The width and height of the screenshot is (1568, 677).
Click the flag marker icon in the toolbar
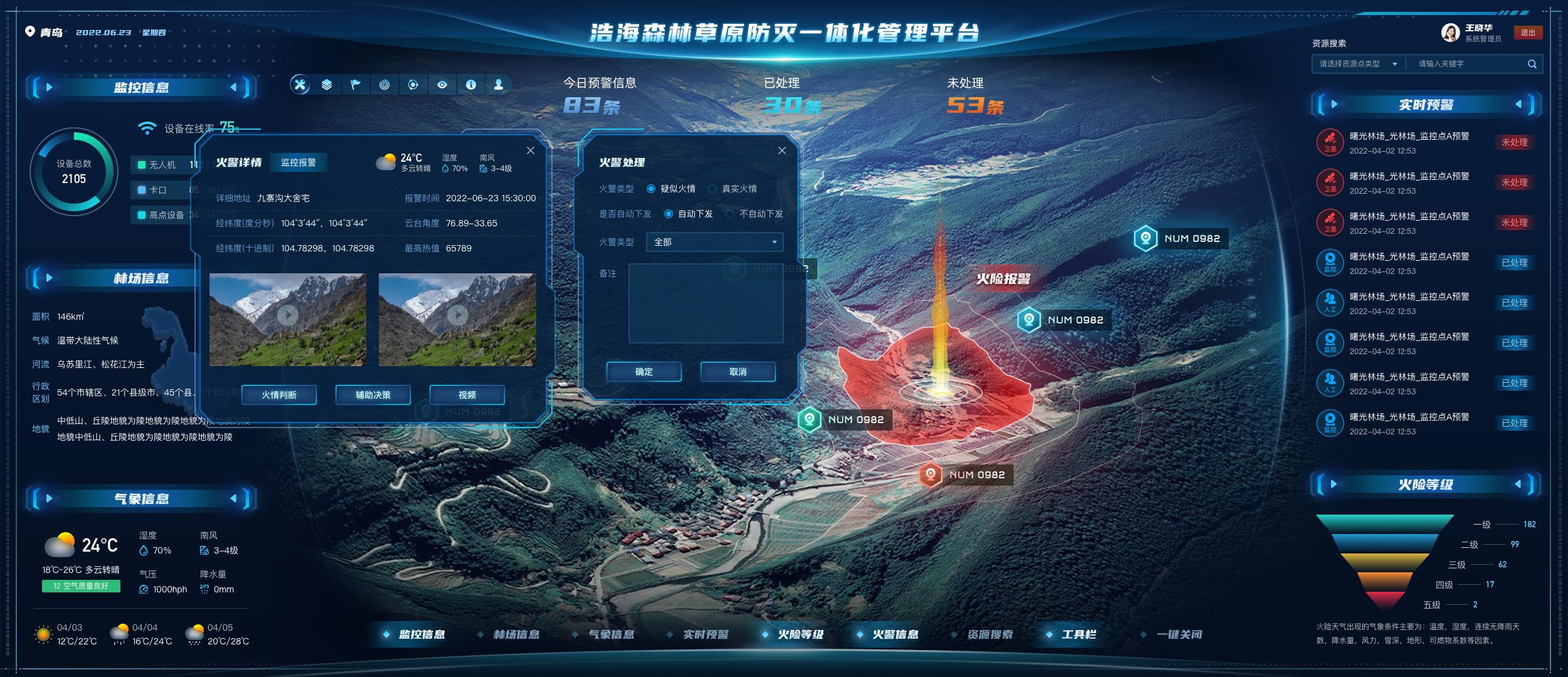tap(356, 85)
